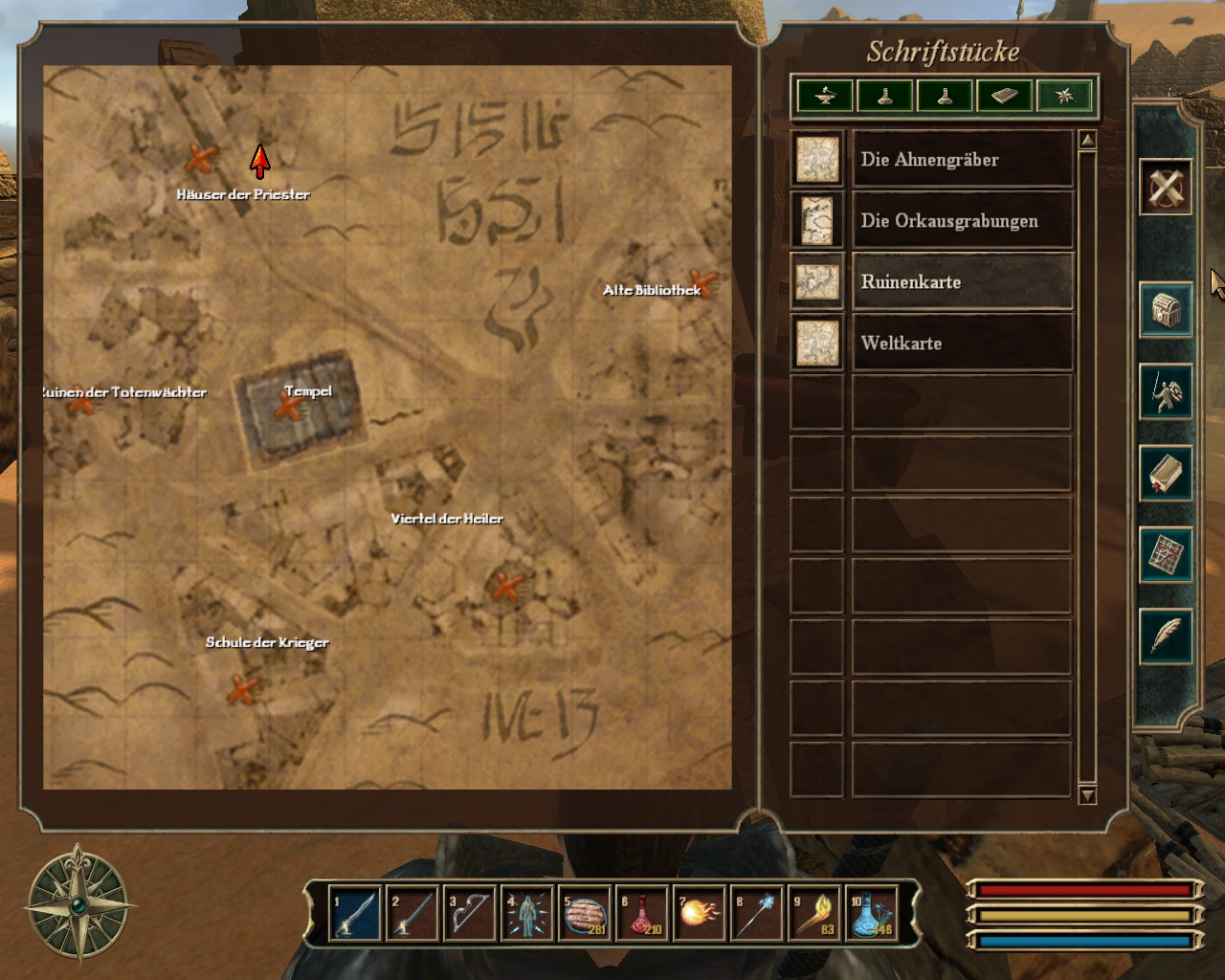Use the red potion in quickslot 6
The image size is (1225, 980).
(641, 913)
